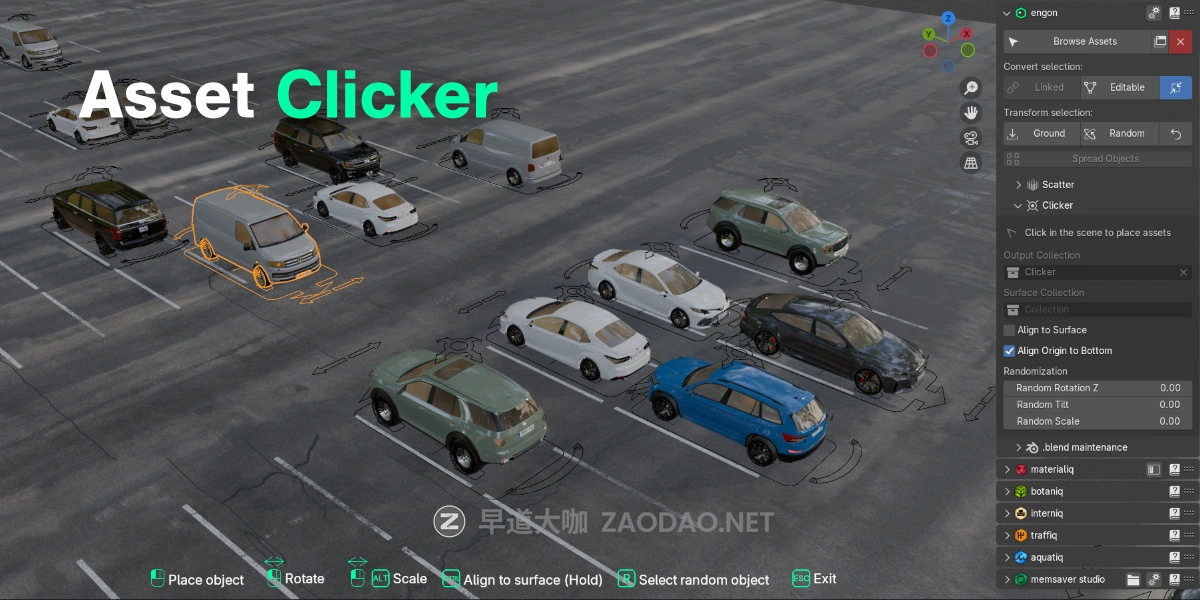Expand the Scatter section
Screen dimensions: 1200x600
(x=1019, y=185)
